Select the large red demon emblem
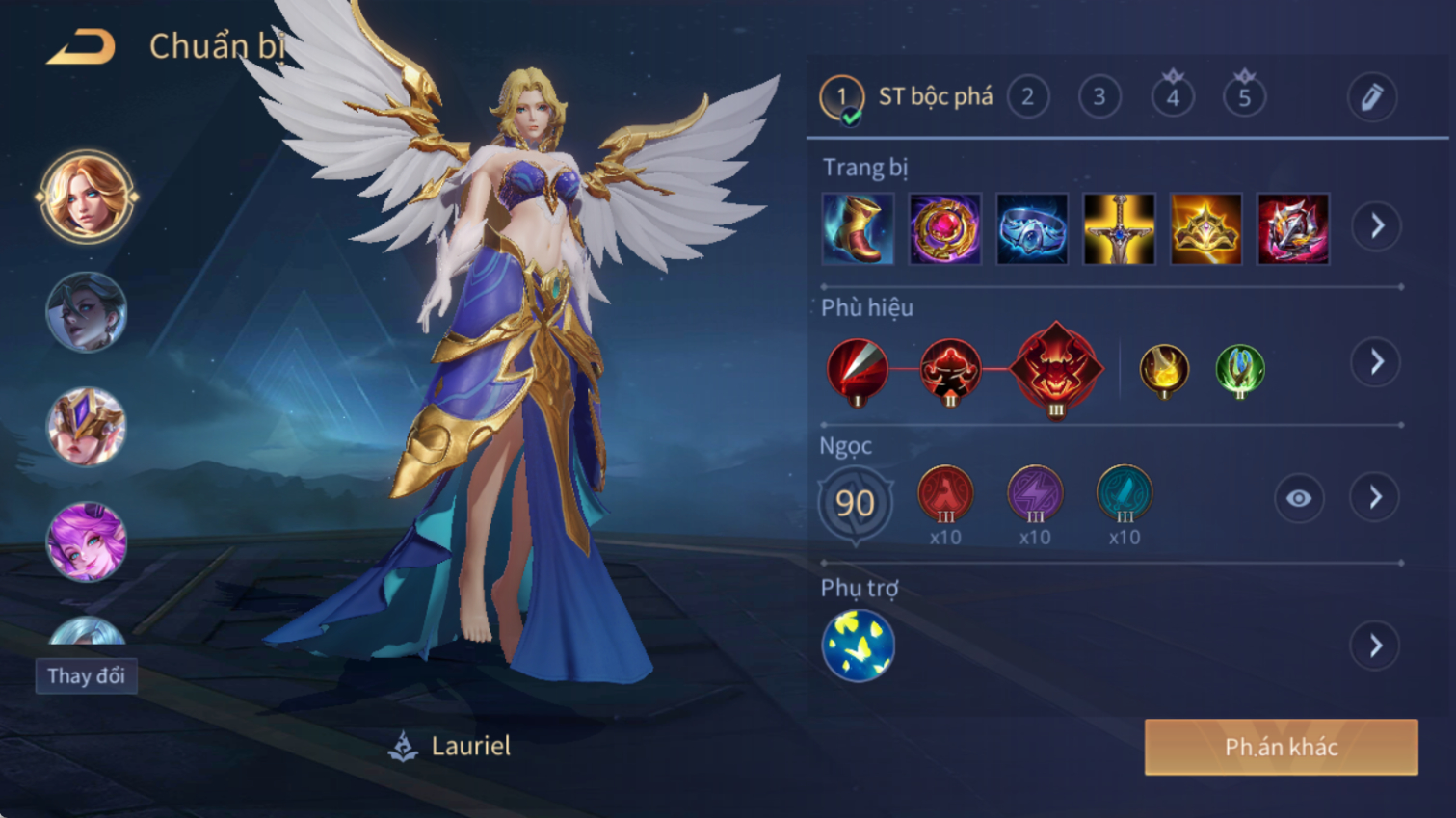The image size is (1456, 818). coord(1056,368)
